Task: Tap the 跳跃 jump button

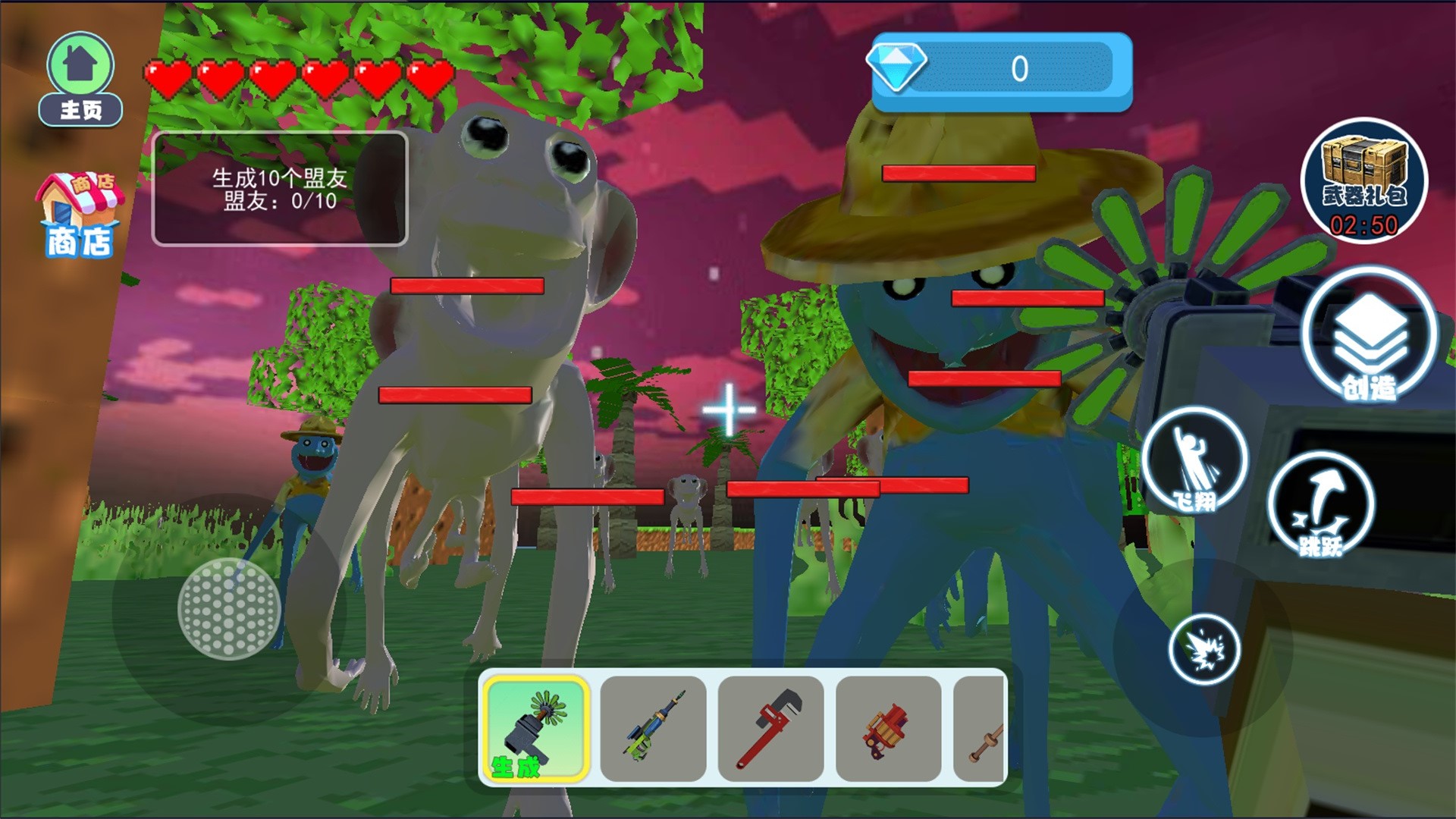Action: [1320, 506]
